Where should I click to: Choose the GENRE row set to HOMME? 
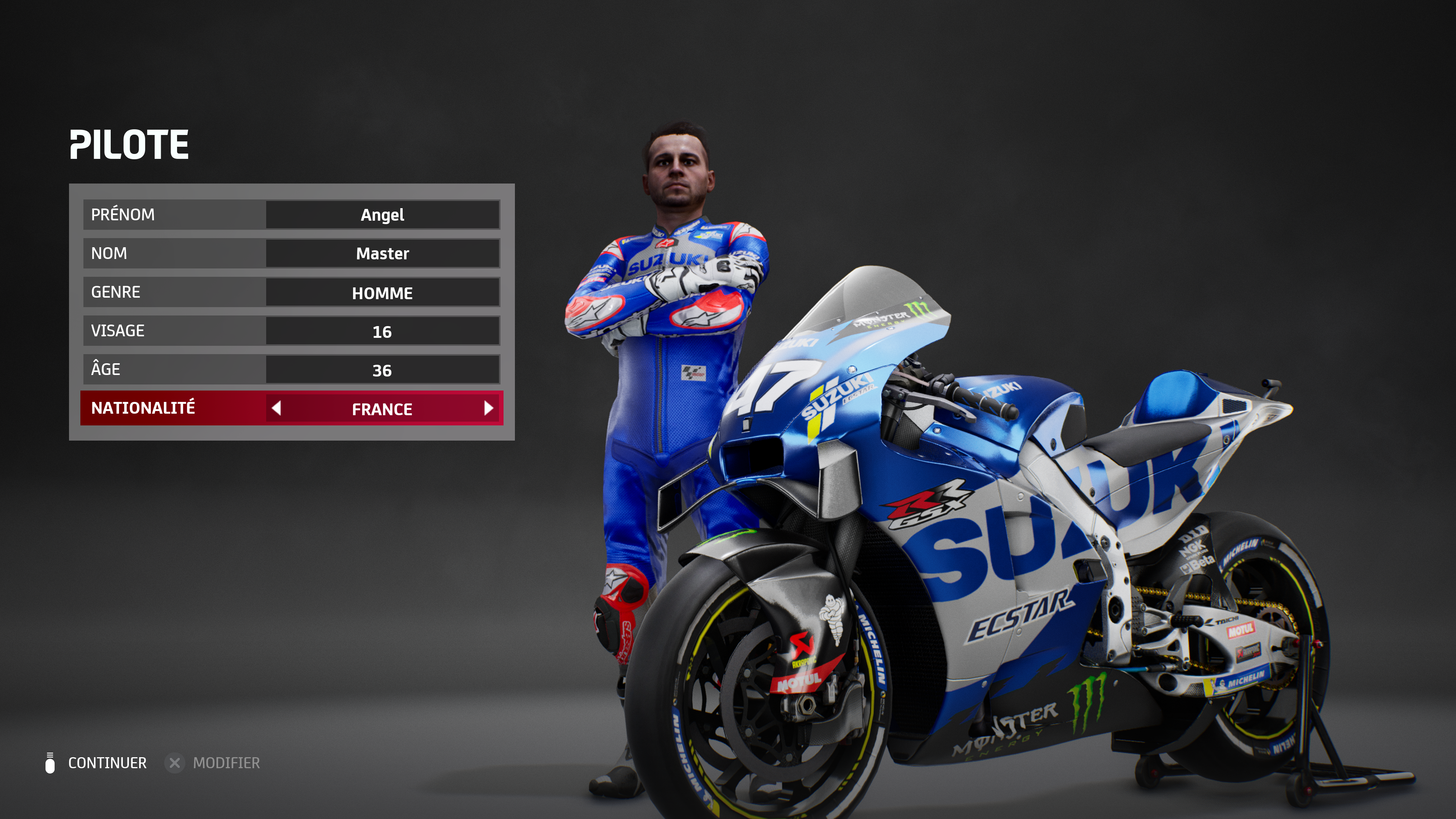click(291, 292)
